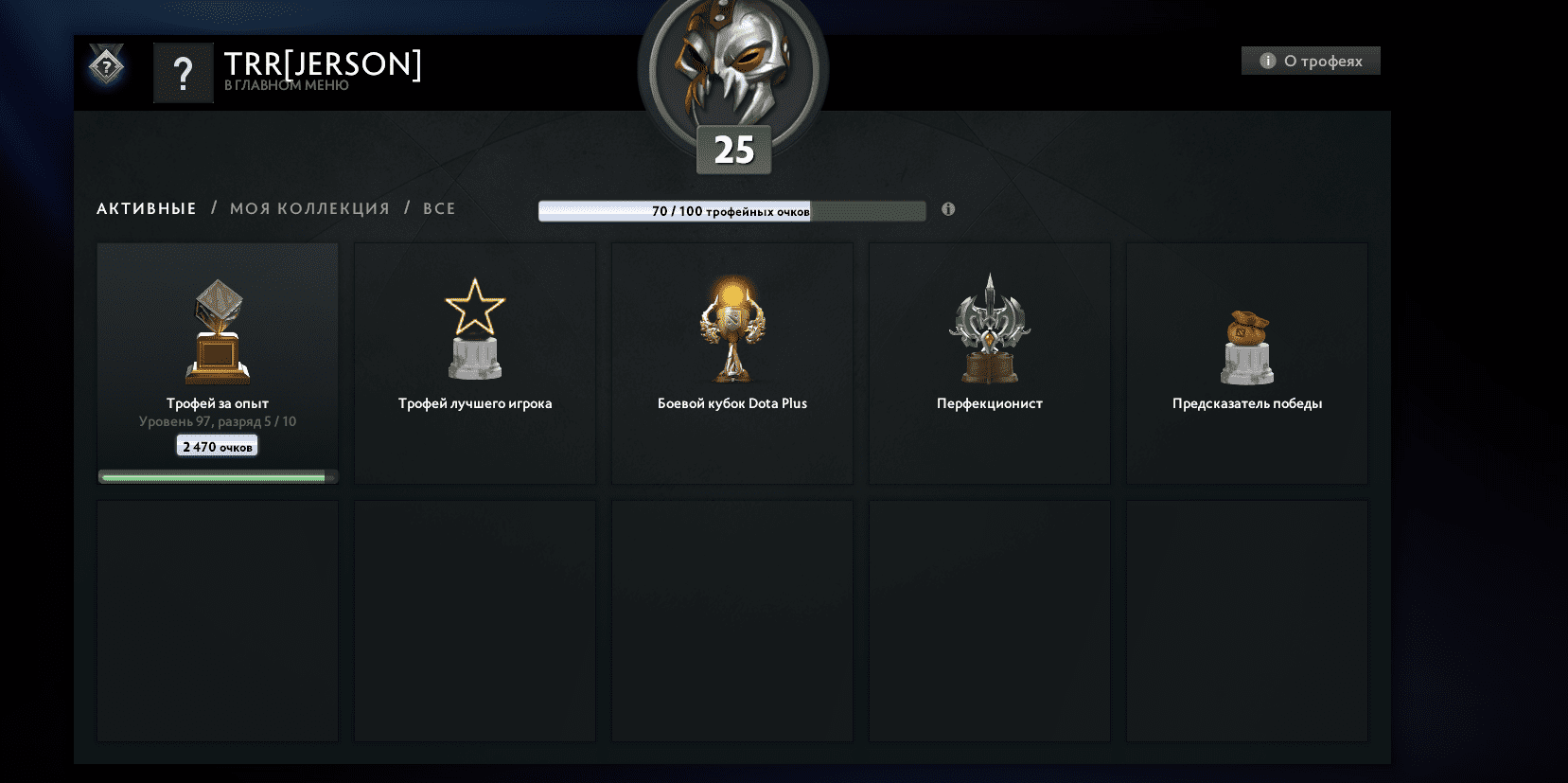Click the 70/100 трофейных очков progress bar
Screen dimensions: 1568x783
coord(731,210)
